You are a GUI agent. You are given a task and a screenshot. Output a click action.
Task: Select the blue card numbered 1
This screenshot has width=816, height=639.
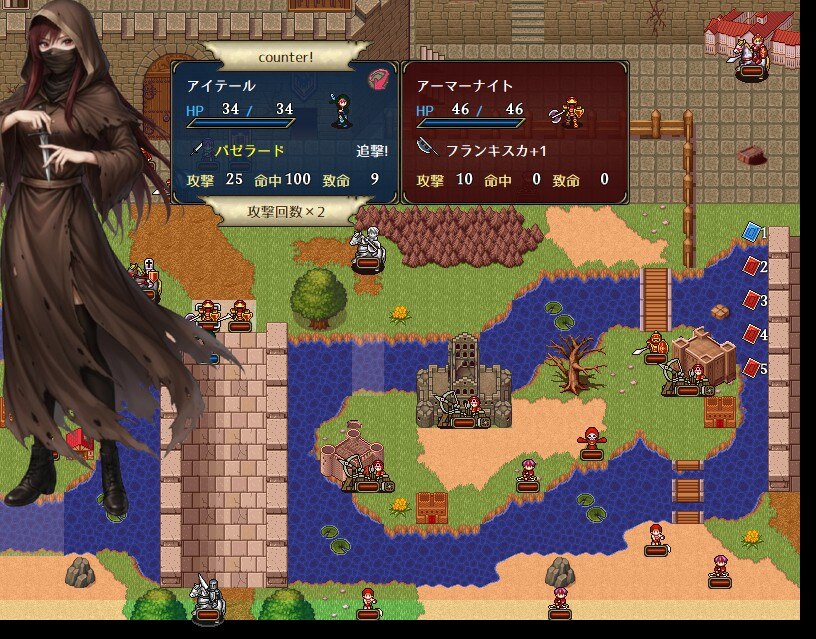[751, 232]
